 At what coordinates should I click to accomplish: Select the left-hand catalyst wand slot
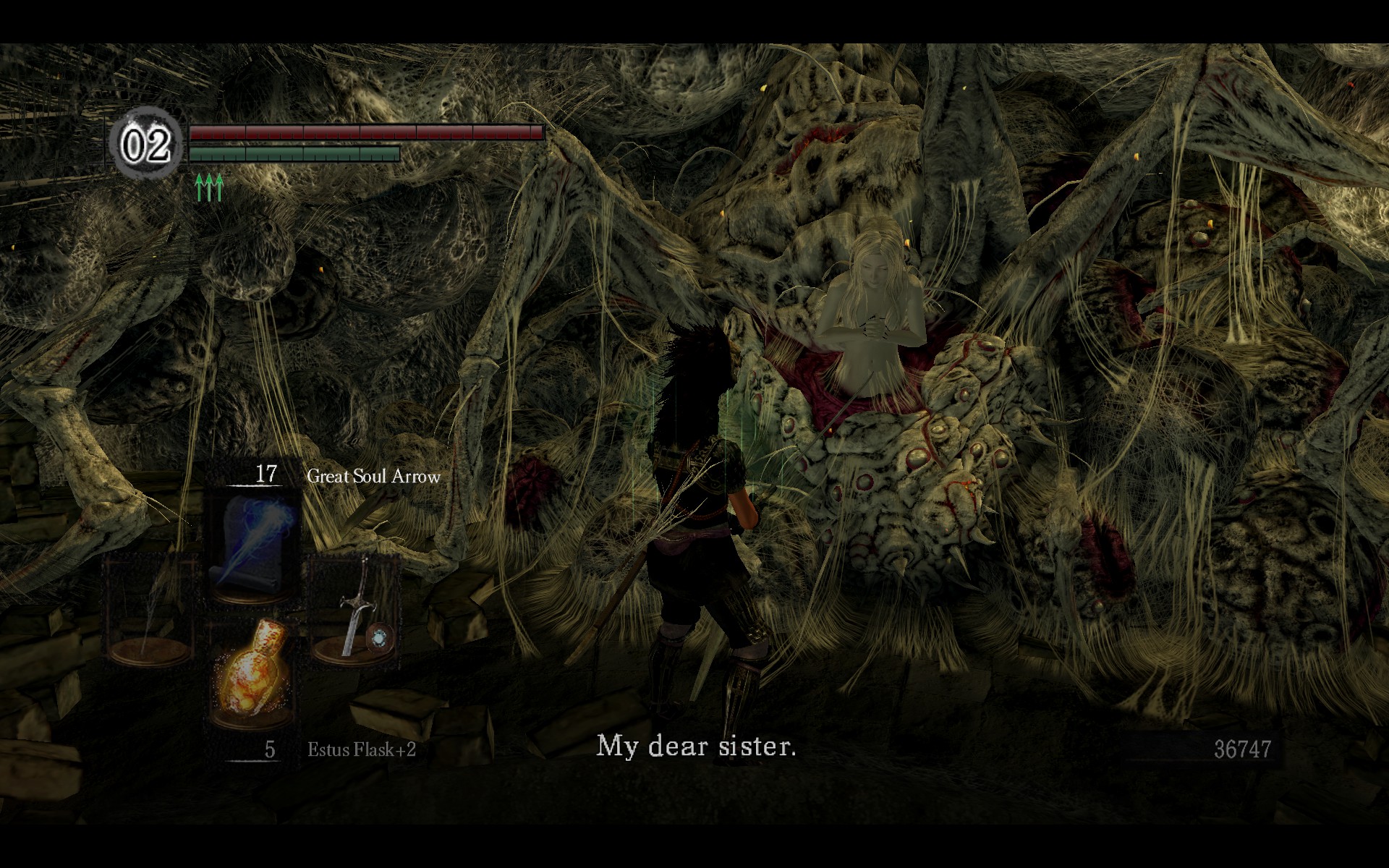point(150,613)
